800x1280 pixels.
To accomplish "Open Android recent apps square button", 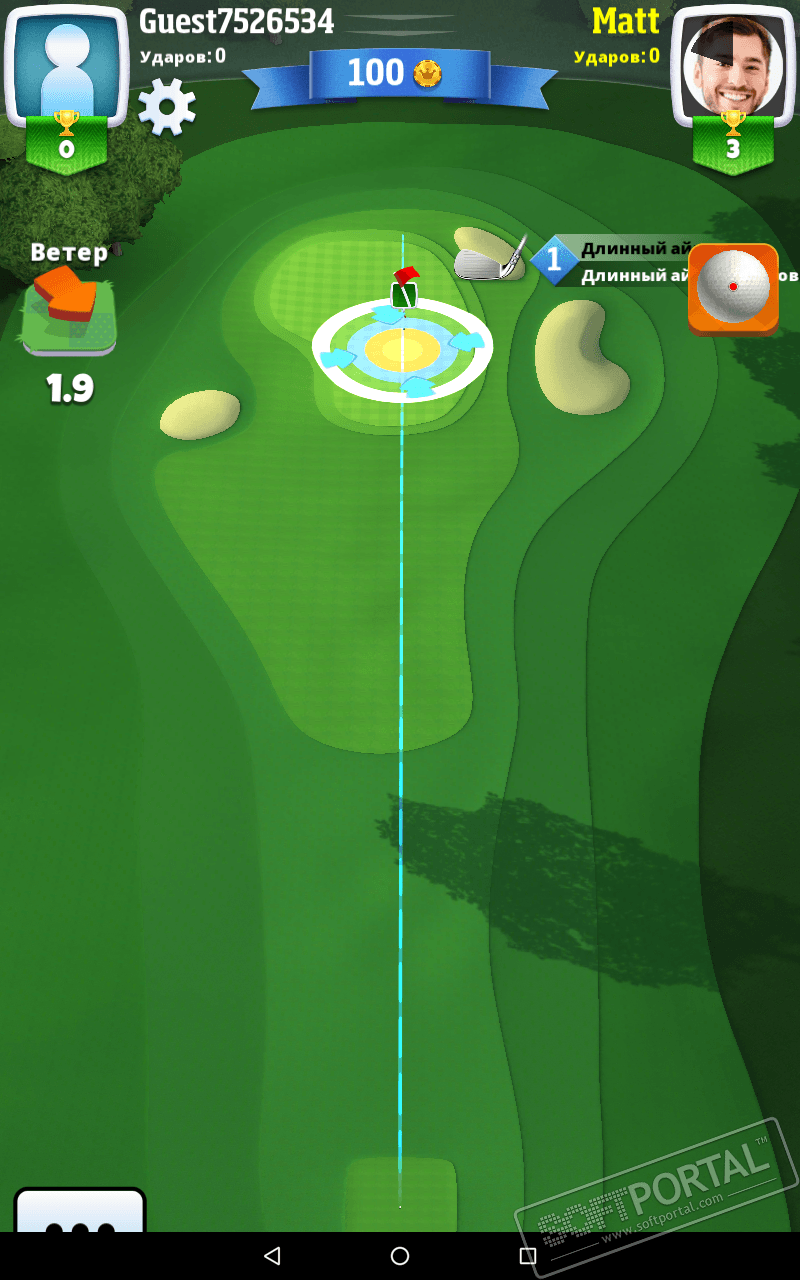I will click(528, 1256).
